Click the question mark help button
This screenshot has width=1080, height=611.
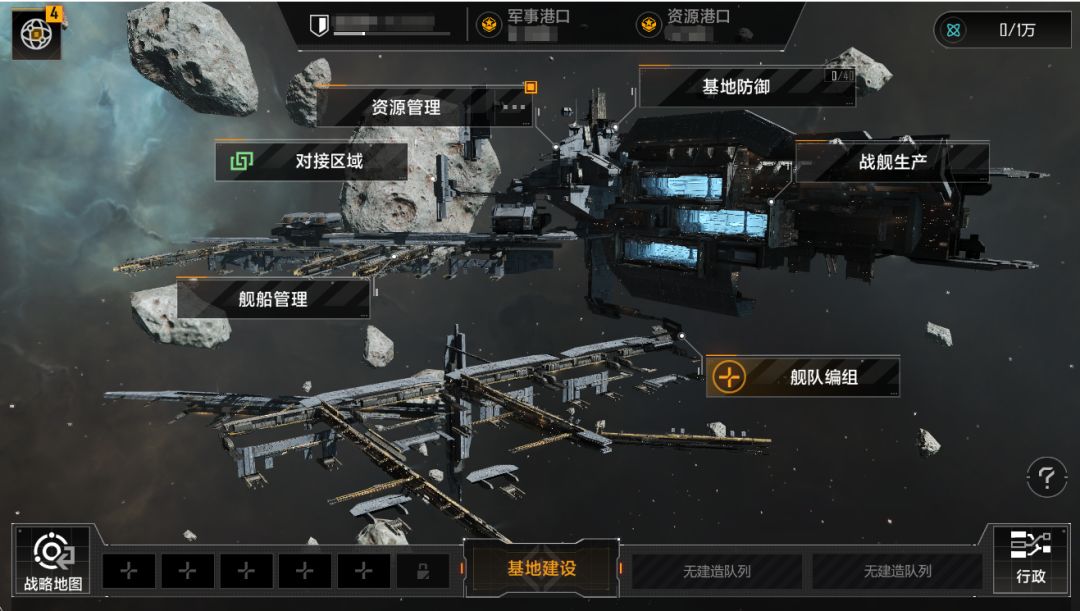(1046, 477)
